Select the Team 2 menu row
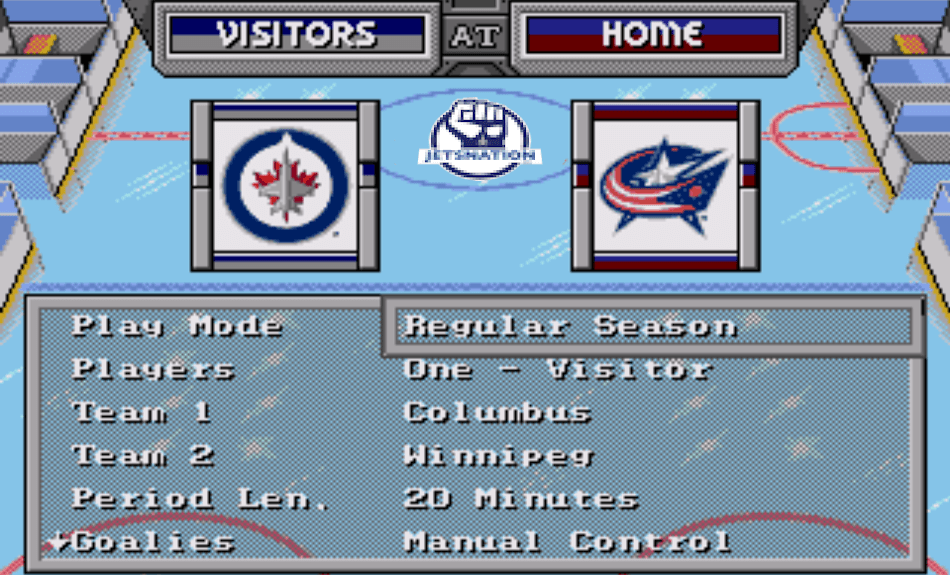The height and width of the screenshot is (575, 950). point(143,456)
